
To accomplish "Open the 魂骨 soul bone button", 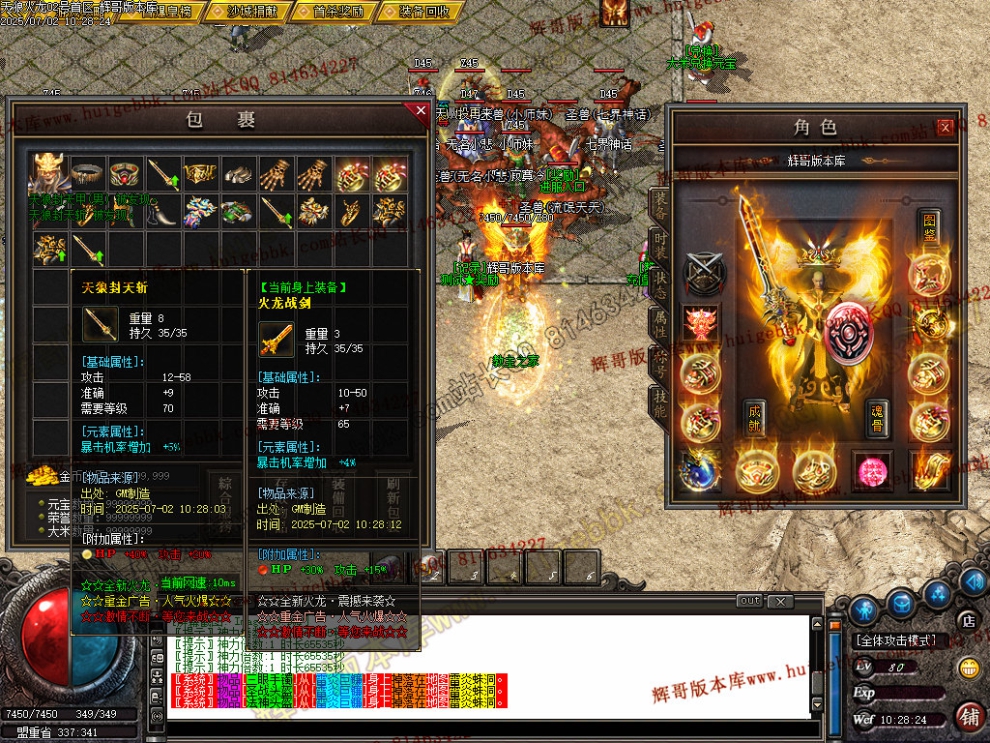I will pyautogui.click(x=877, y=418).
